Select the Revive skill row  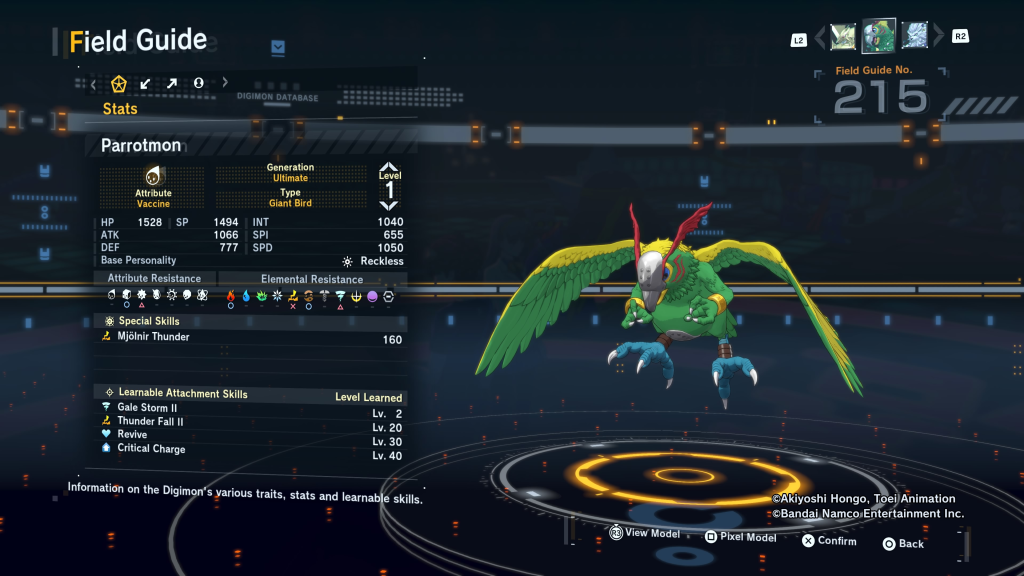(252, 435)
